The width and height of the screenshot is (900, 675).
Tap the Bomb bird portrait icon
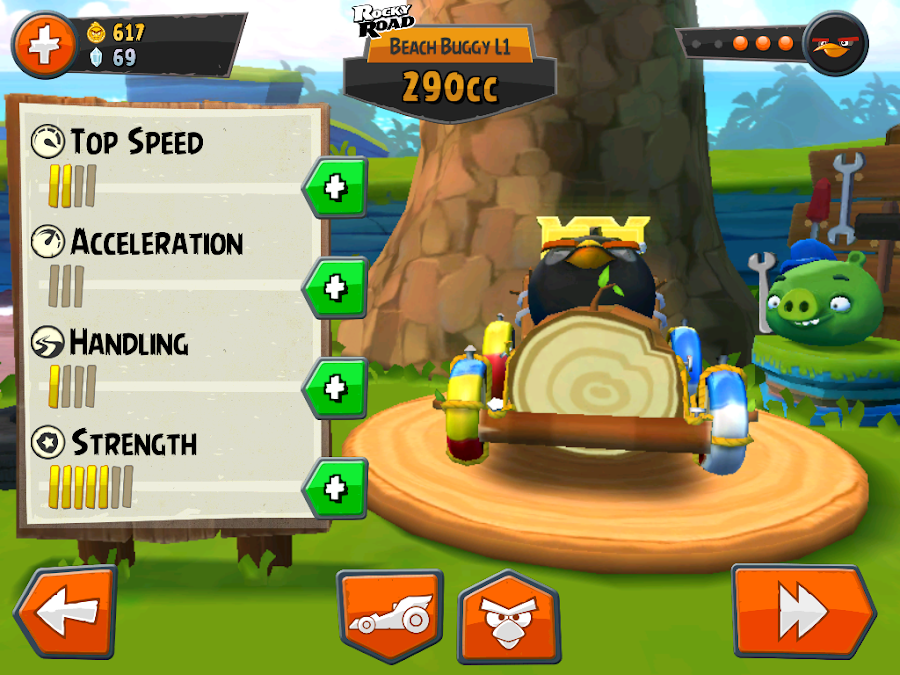pos(838,44)
